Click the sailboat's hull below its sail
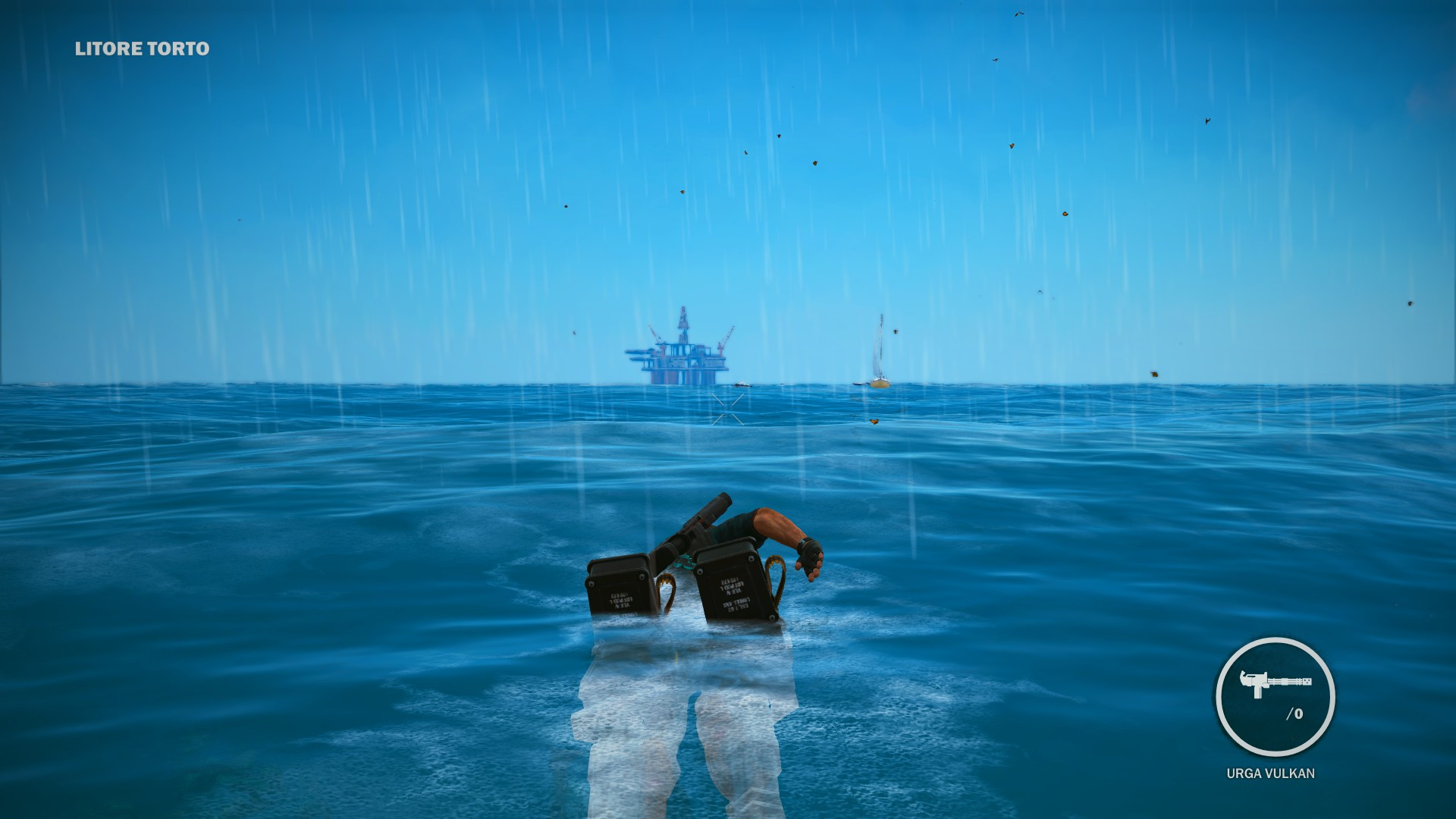 pos(880,384)
